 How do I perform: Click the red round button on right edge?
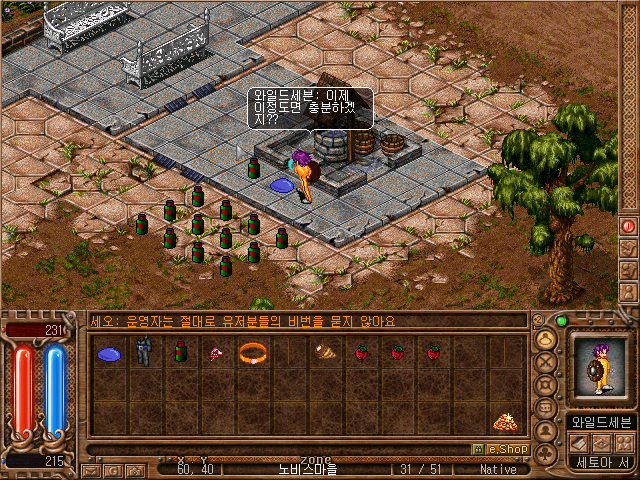tap(629, 226)
